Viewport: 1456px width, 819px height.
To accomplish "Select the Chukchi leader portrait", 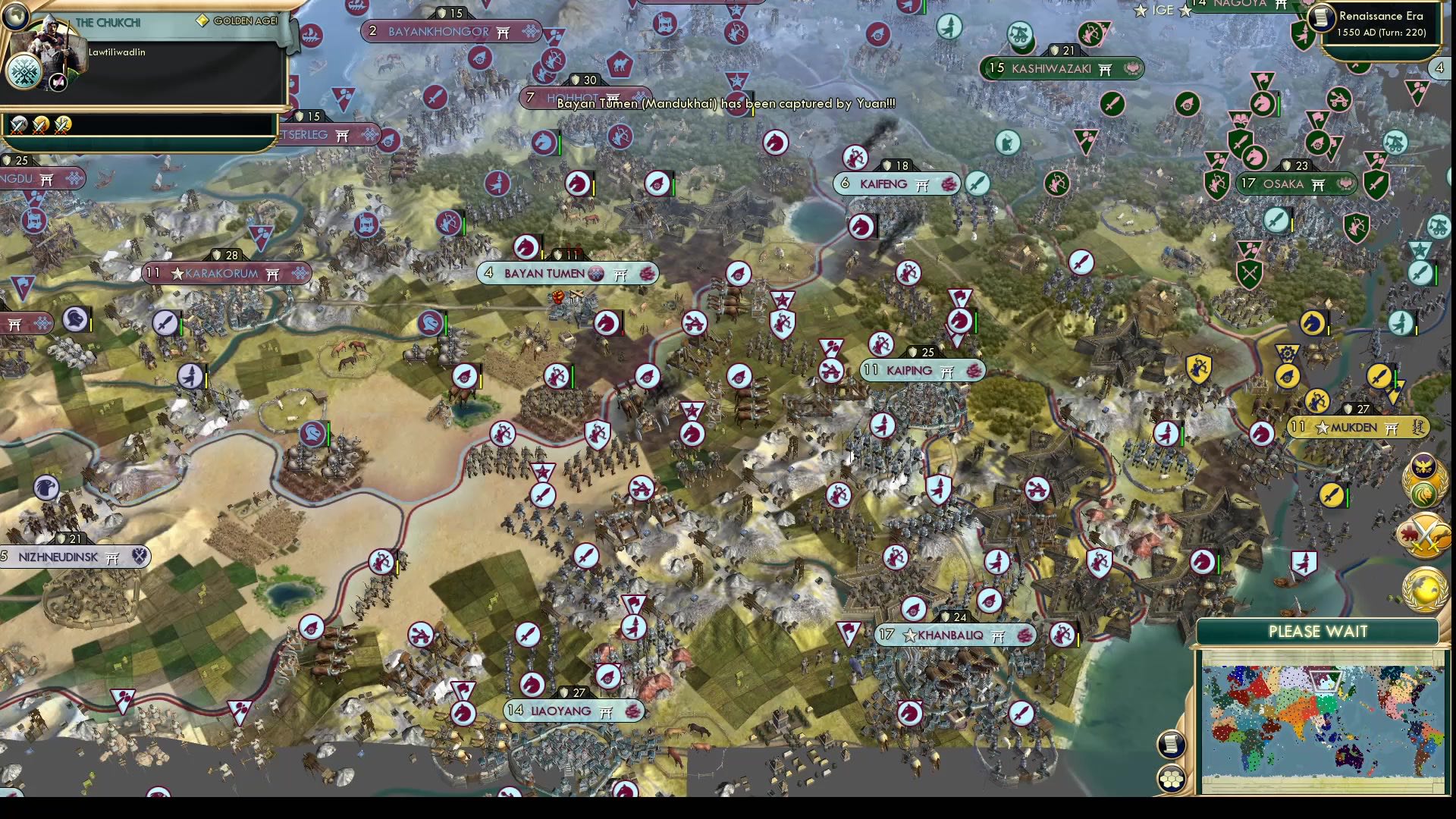I will (45, 45).
